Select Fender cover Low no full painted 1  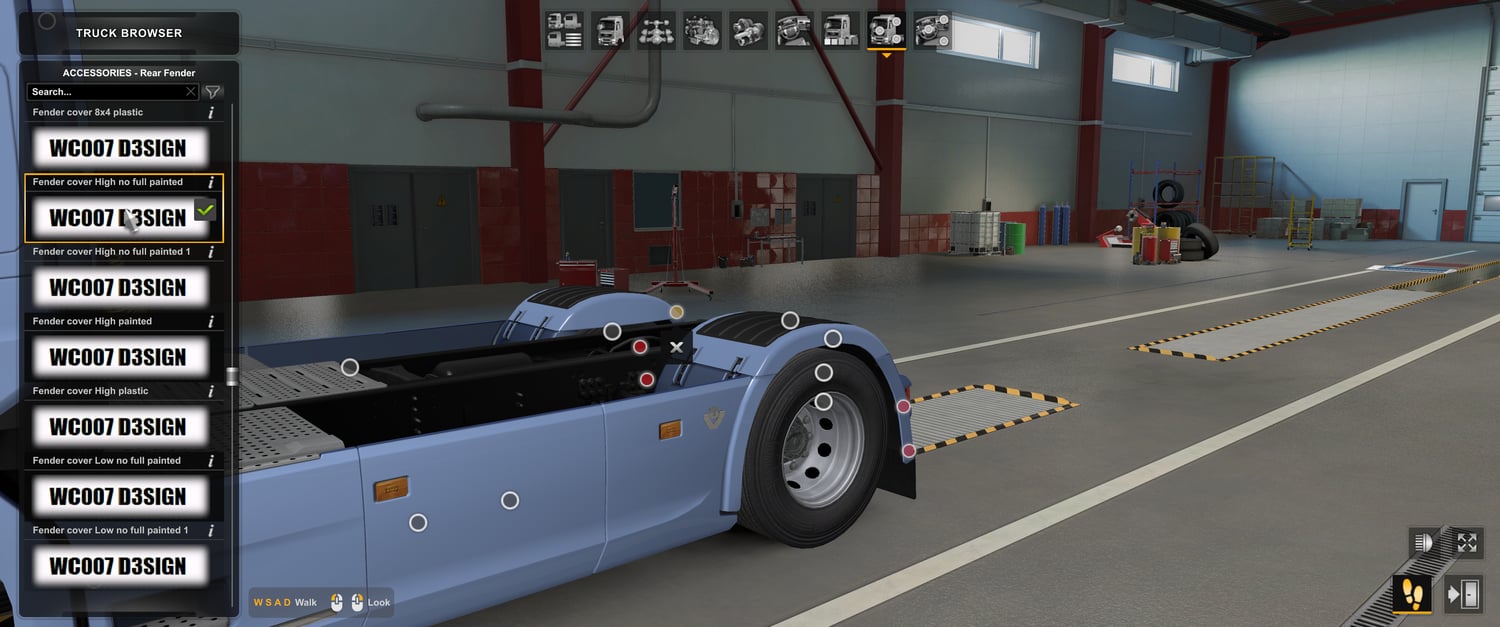(x=118, y=566)
